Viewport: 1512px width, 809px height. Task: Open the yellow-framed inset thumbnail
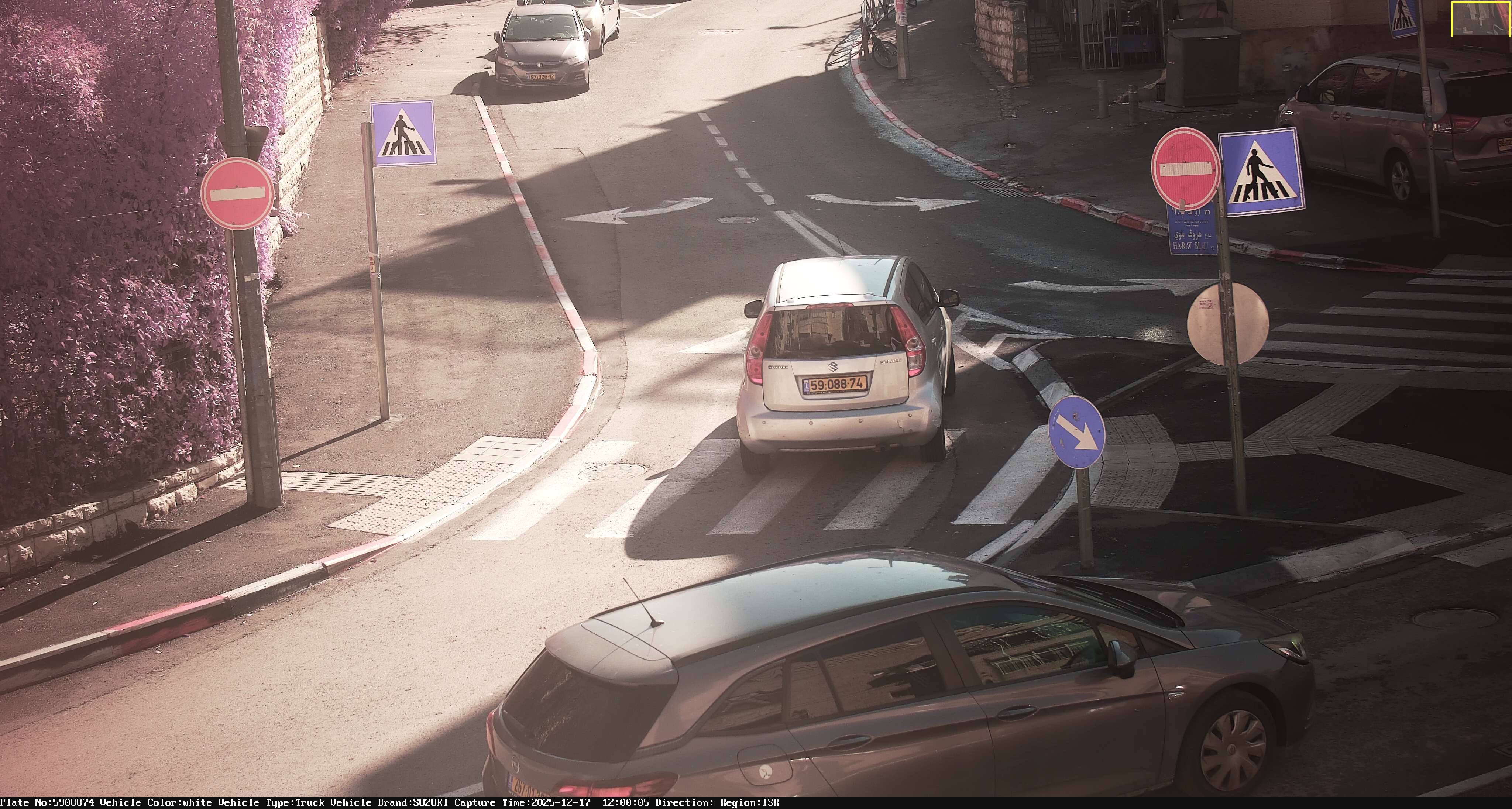tap(1480, 19)
